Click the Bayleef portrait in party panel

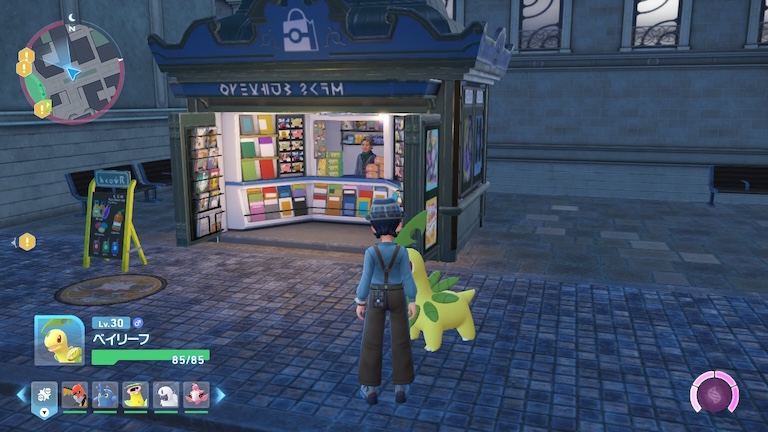coord(58,340)
